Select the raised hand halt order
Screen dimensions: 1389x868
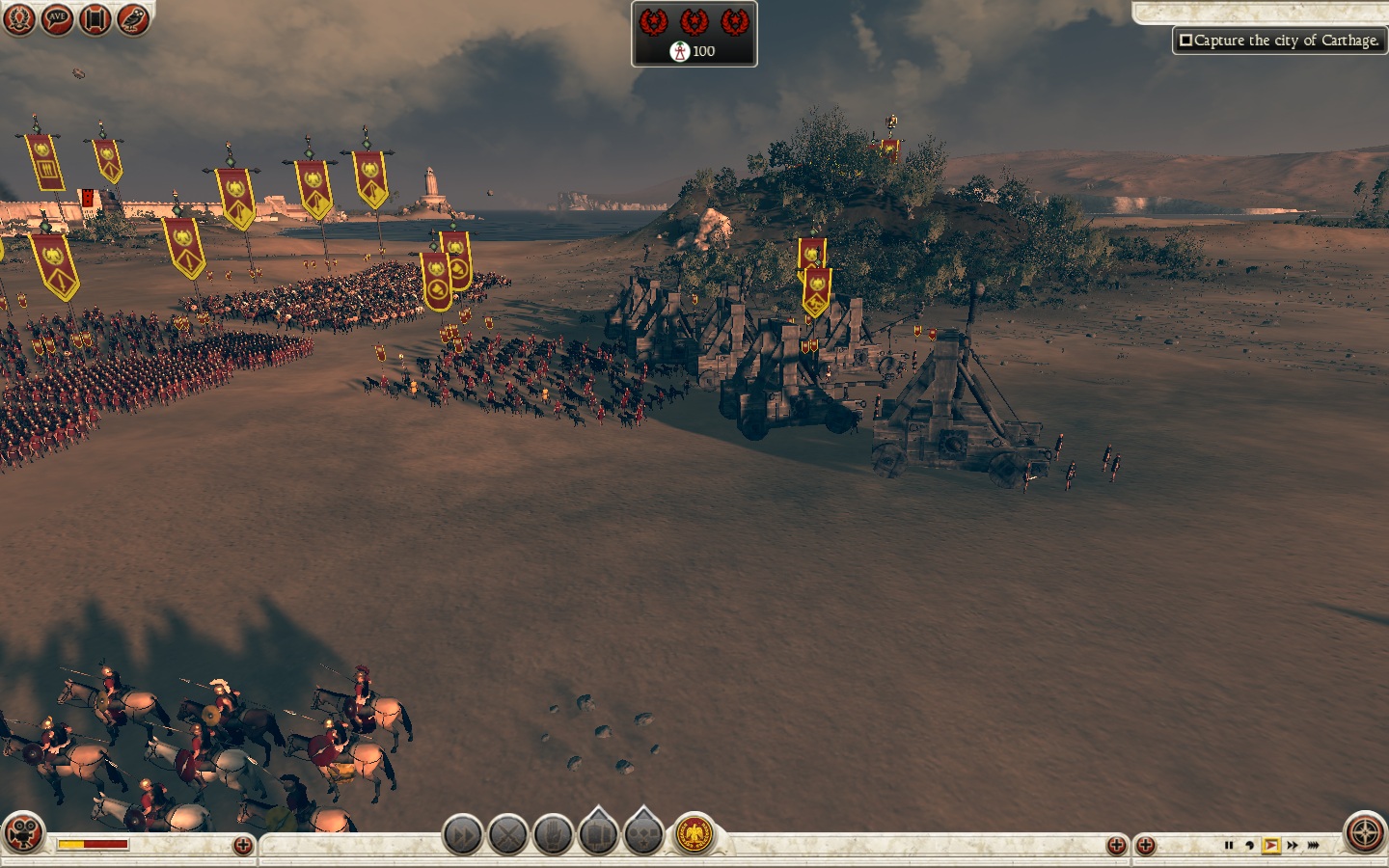(x=553, y=834)
